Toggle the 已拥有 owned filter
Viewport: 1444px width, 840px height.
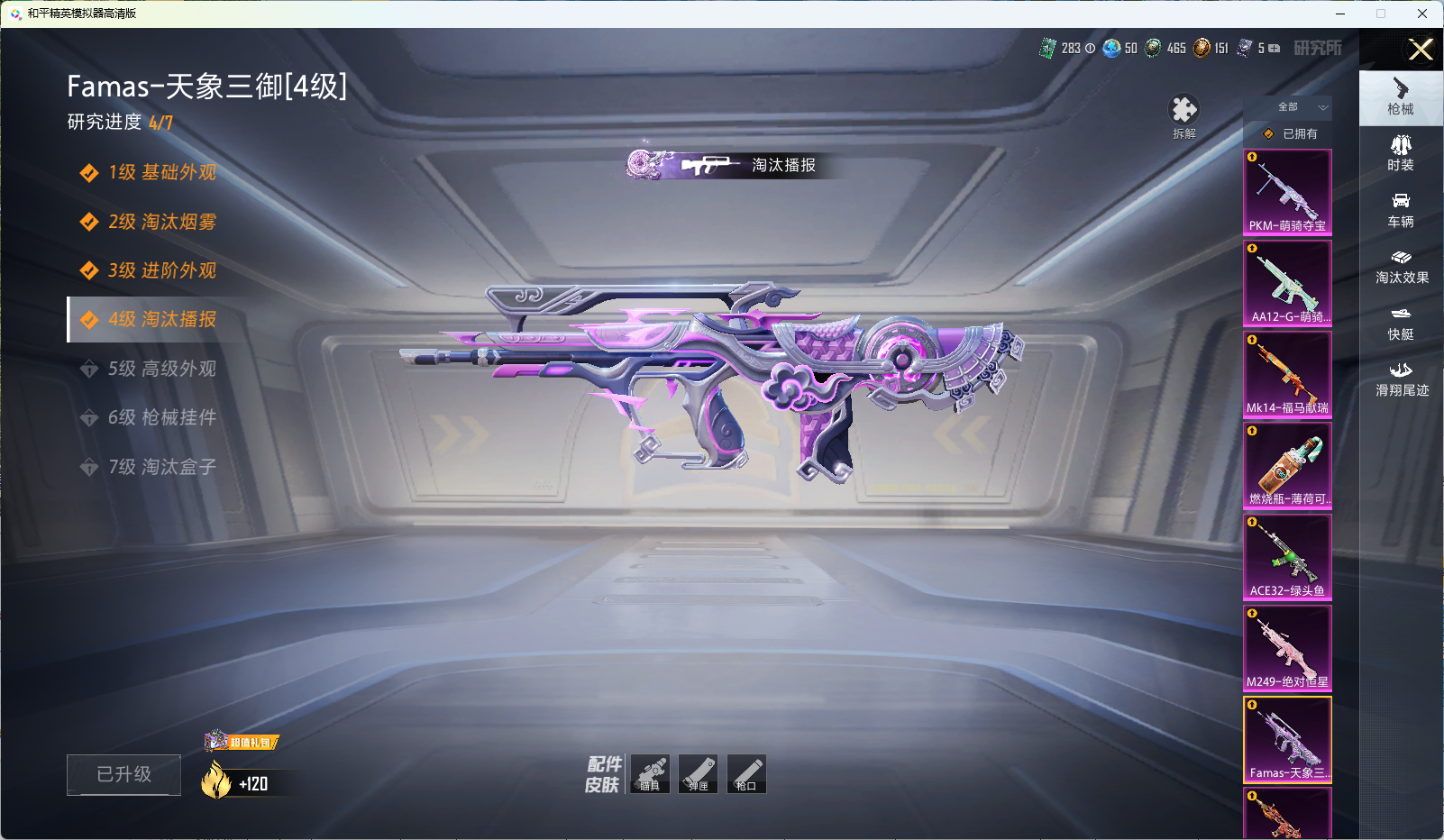[x=1291, y=133]
